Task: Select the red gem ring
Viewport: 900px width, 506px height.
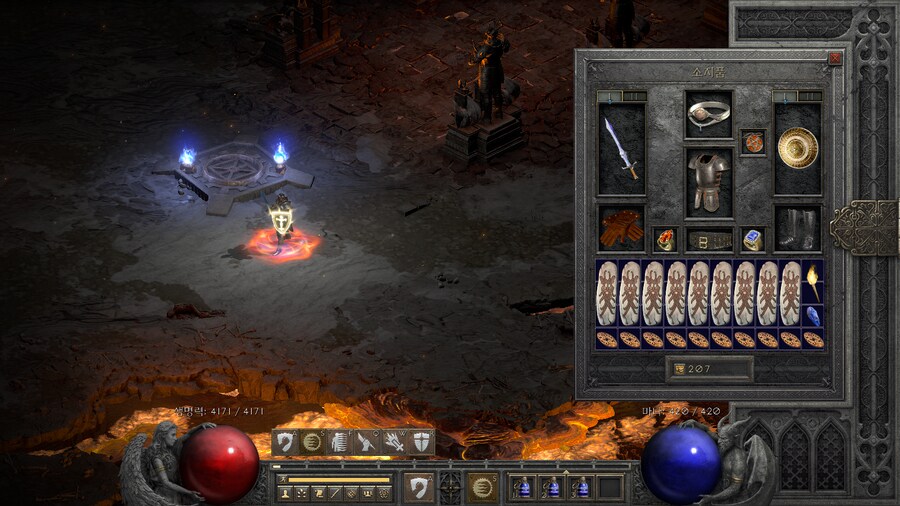Action: pos(664,239)
